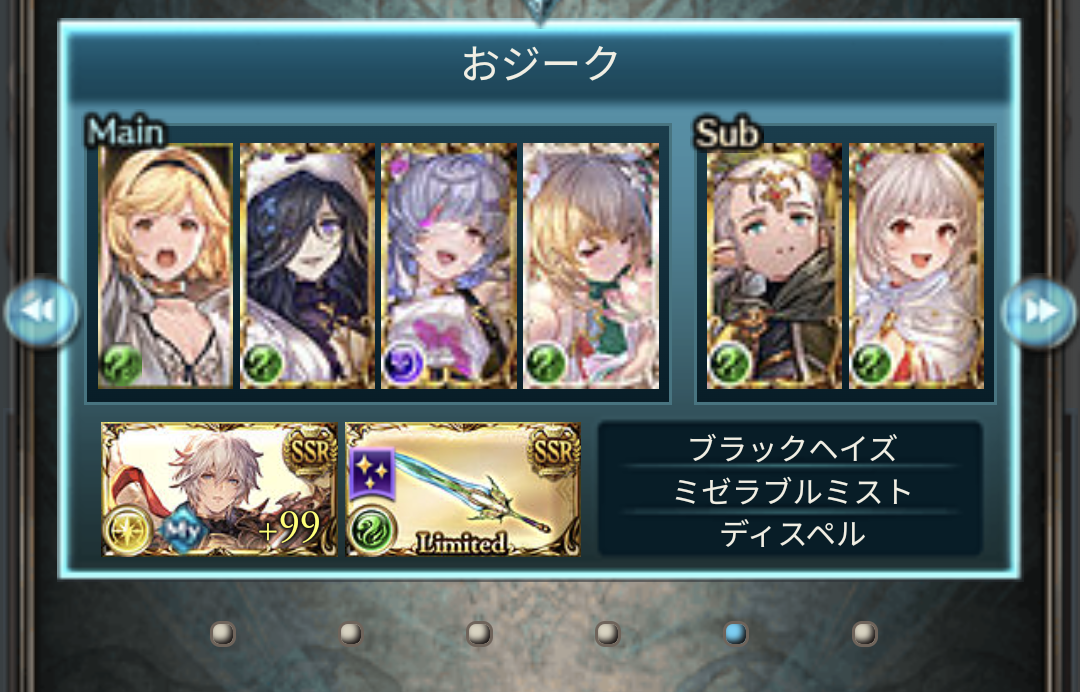
Task: Choose the dark-haired character with glasses
Action: point(308,266)
